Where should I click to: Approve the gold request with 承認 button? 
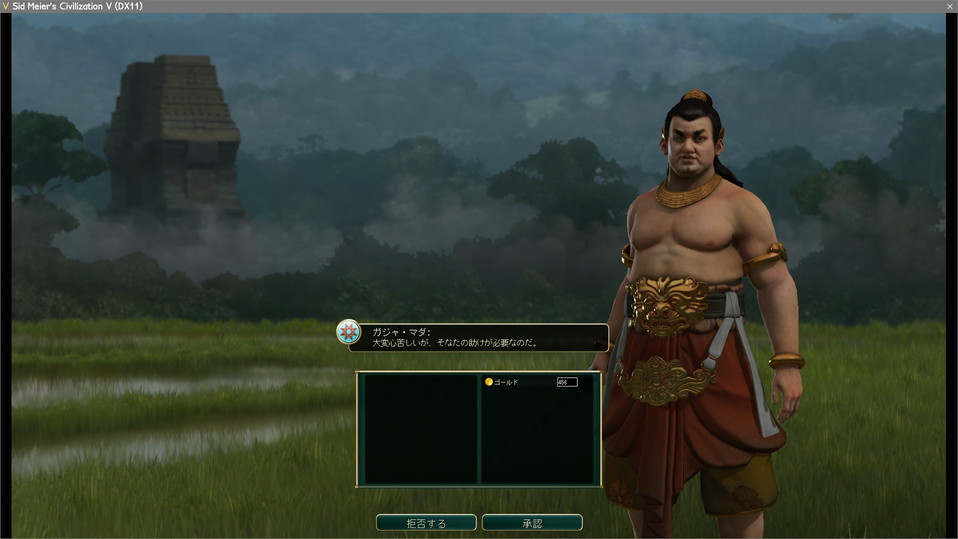point(532,523)
